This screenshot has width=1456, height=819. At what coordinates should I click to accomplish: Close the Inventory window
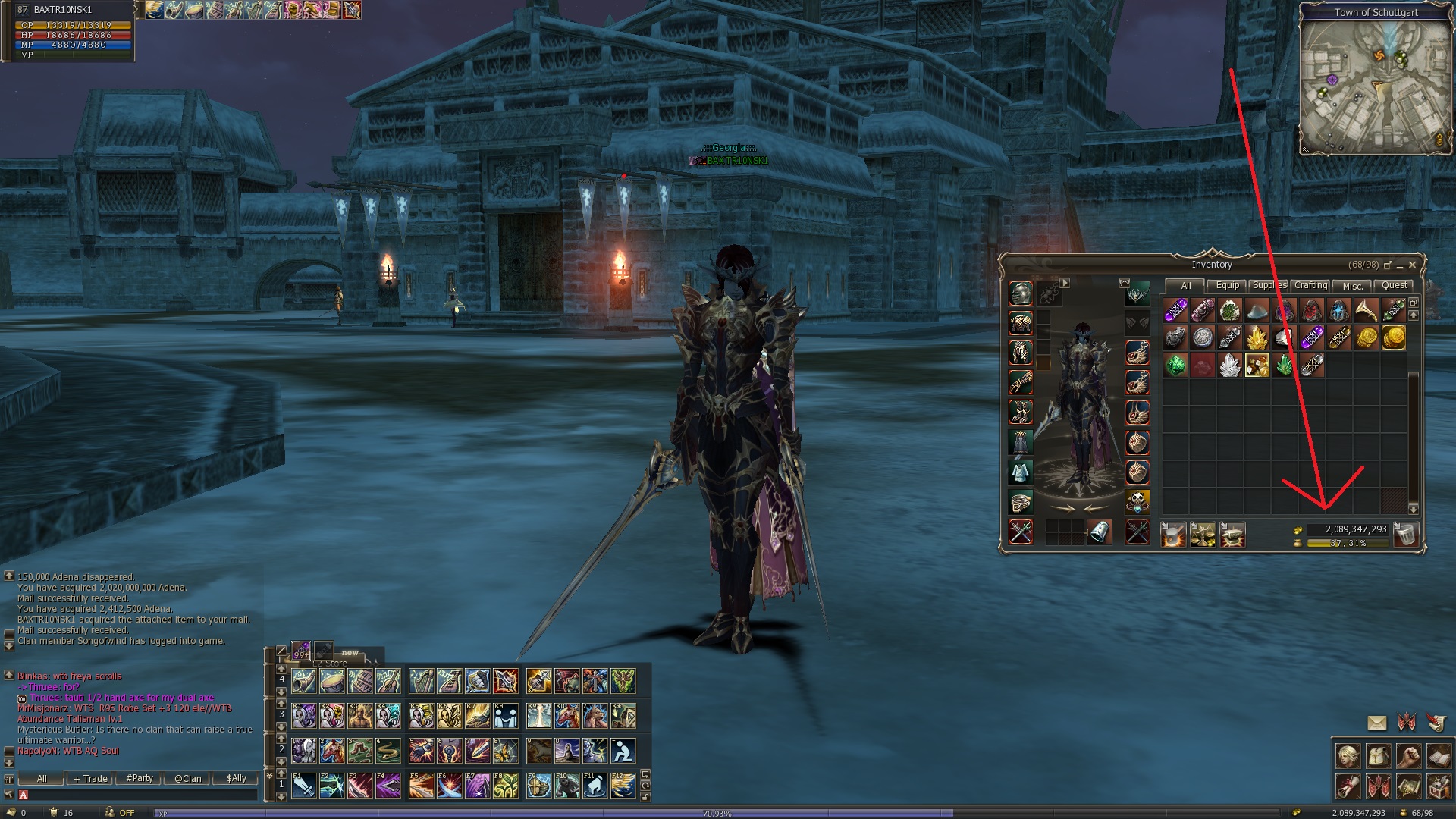(x=1412, y=265)
